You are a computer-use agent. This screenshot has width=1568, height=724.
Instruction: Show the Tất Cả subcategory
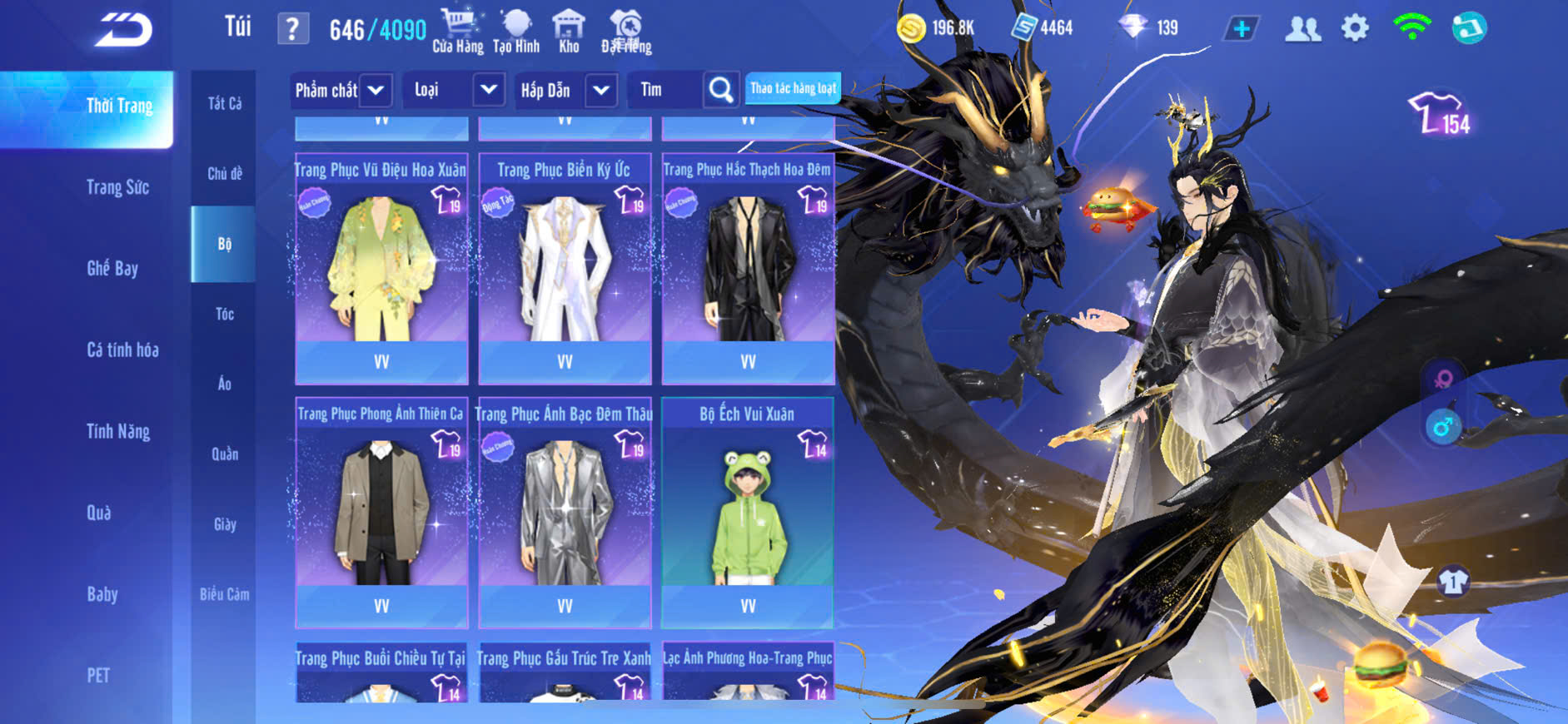pyautogui.click(x=224, y=103)
